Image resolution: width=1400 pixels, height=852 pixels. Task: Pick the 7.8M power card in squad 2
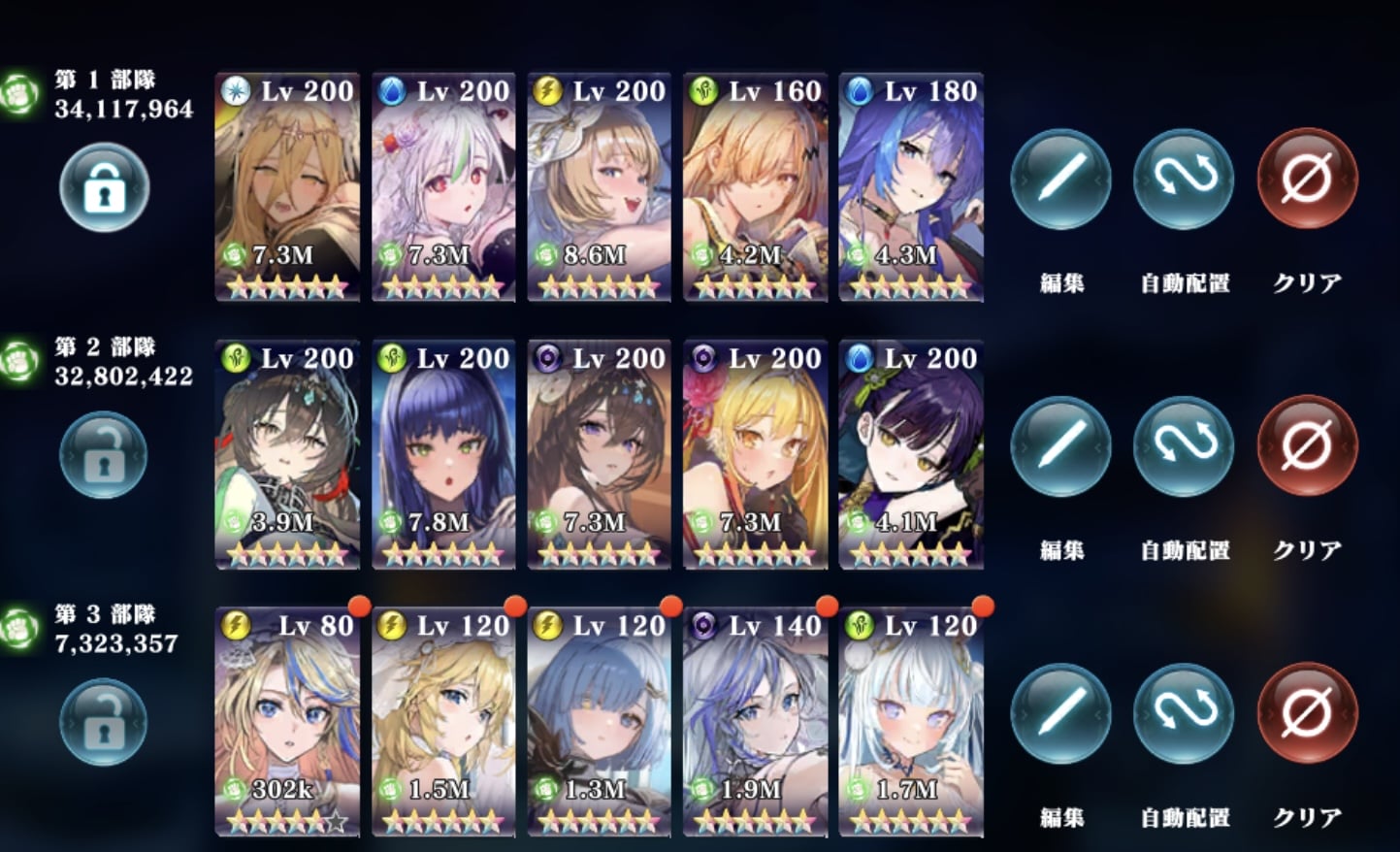point(443,454)
